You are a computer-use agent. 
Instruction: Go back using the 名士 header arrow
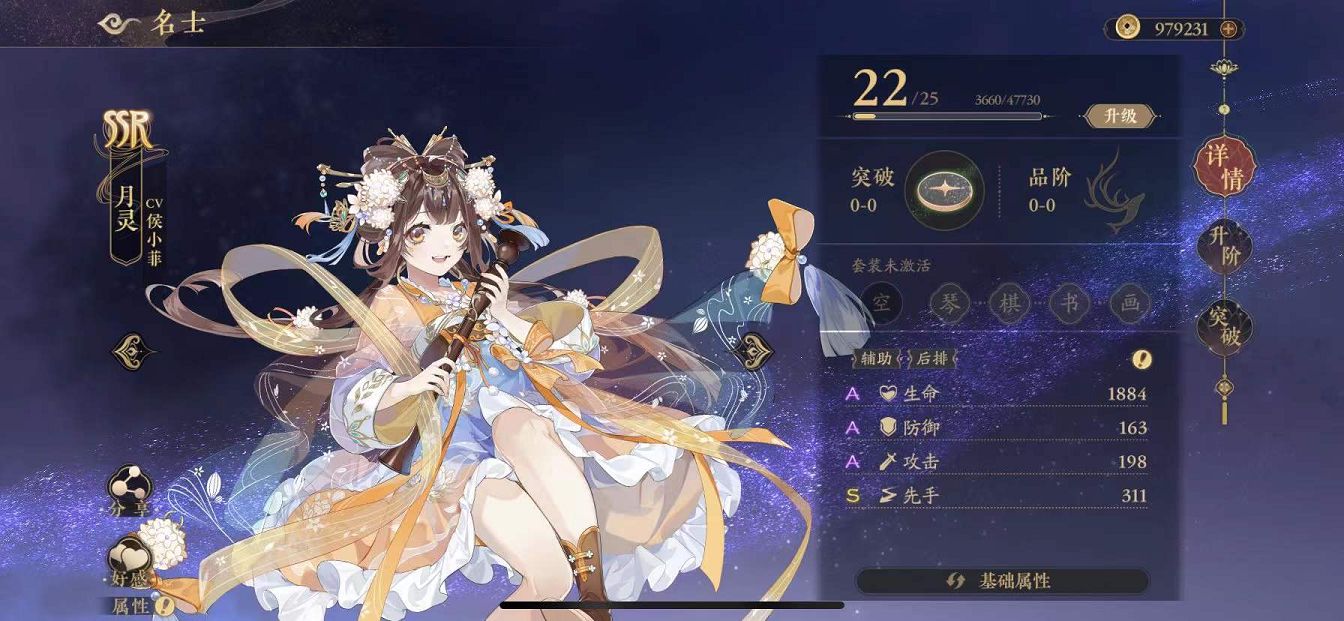(122, 25)
